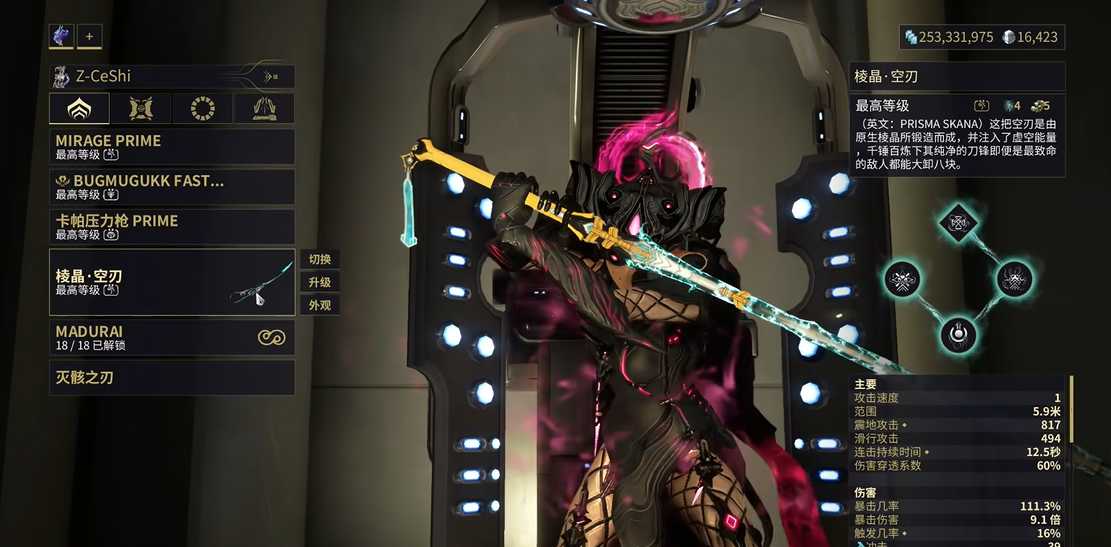Select the diamond-shaped top node of the ability tree
This screenshot has width=1111, height=547.
[x=959, y=222]
